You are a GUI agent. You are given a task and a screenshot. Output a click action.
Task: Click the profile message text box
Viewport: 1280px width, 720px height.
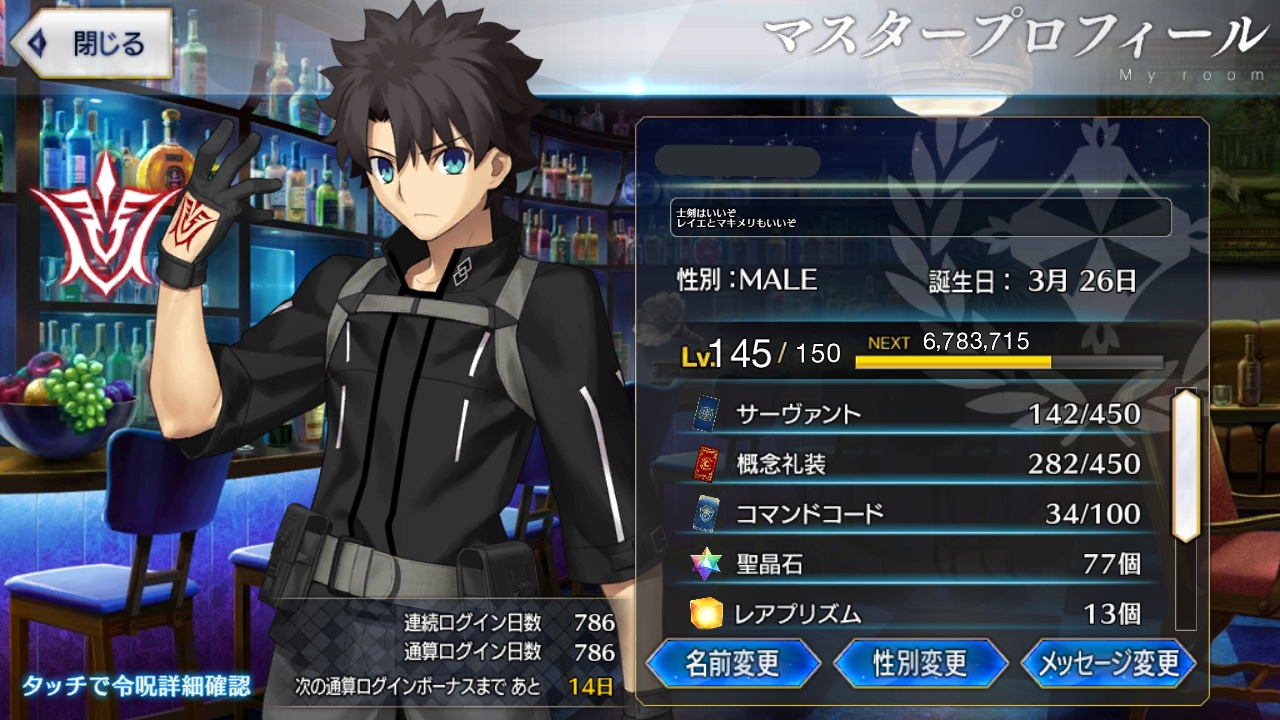920,217
